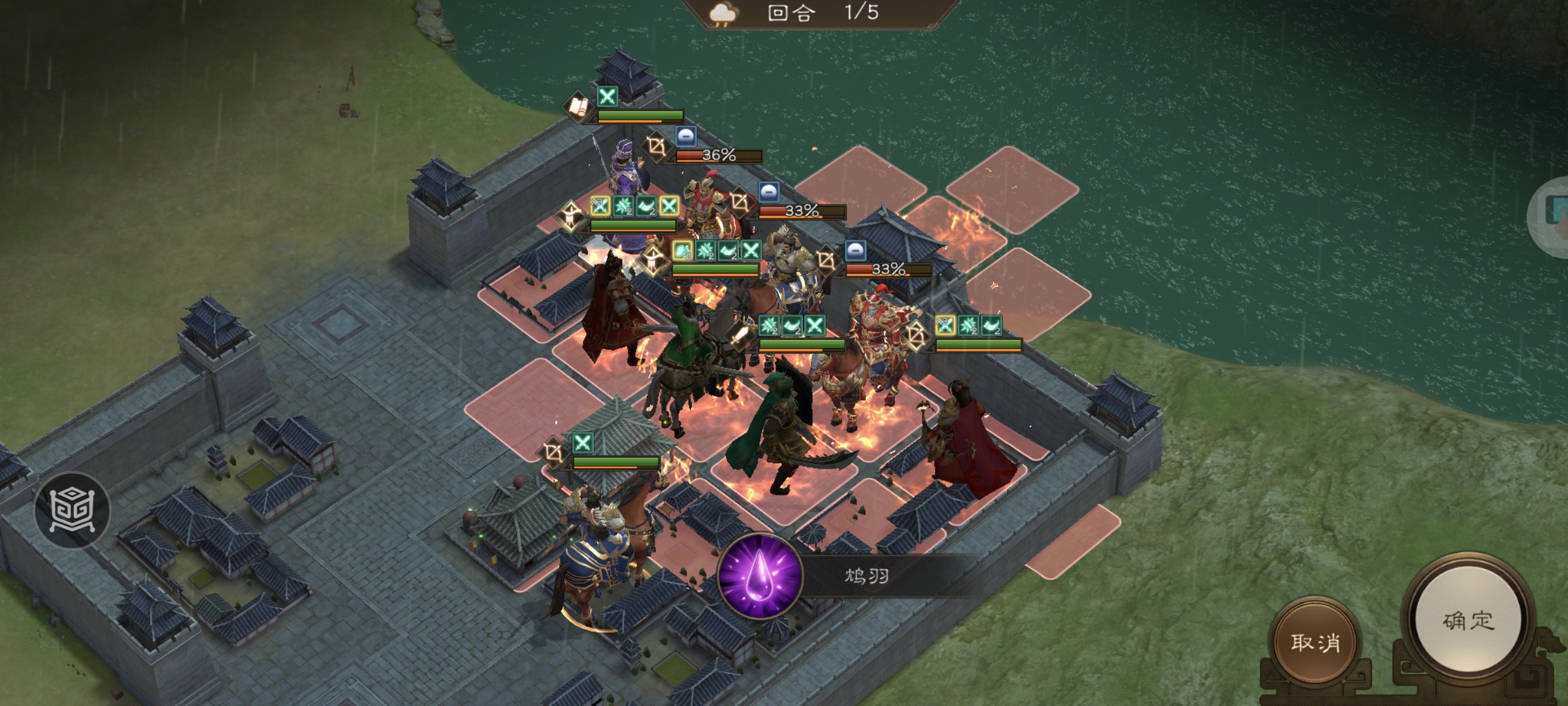Screen dimensions: 1568x706
Task: Cancel the skill with 取消
Action: pyautogui.click(x=1315, y=642)
